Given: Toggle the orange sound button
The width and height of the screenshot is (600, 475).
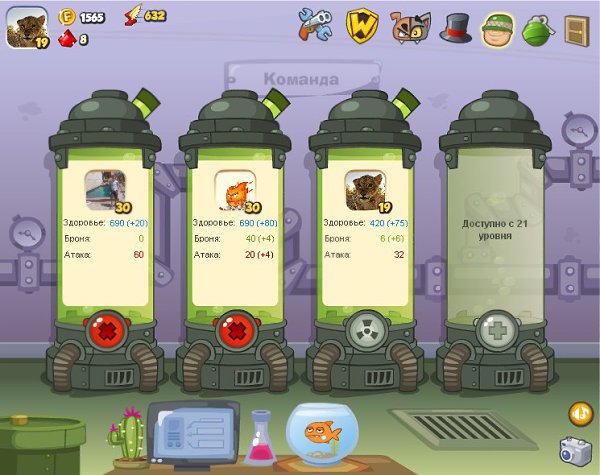Looking at the screenshot, I should coord(580,413).
